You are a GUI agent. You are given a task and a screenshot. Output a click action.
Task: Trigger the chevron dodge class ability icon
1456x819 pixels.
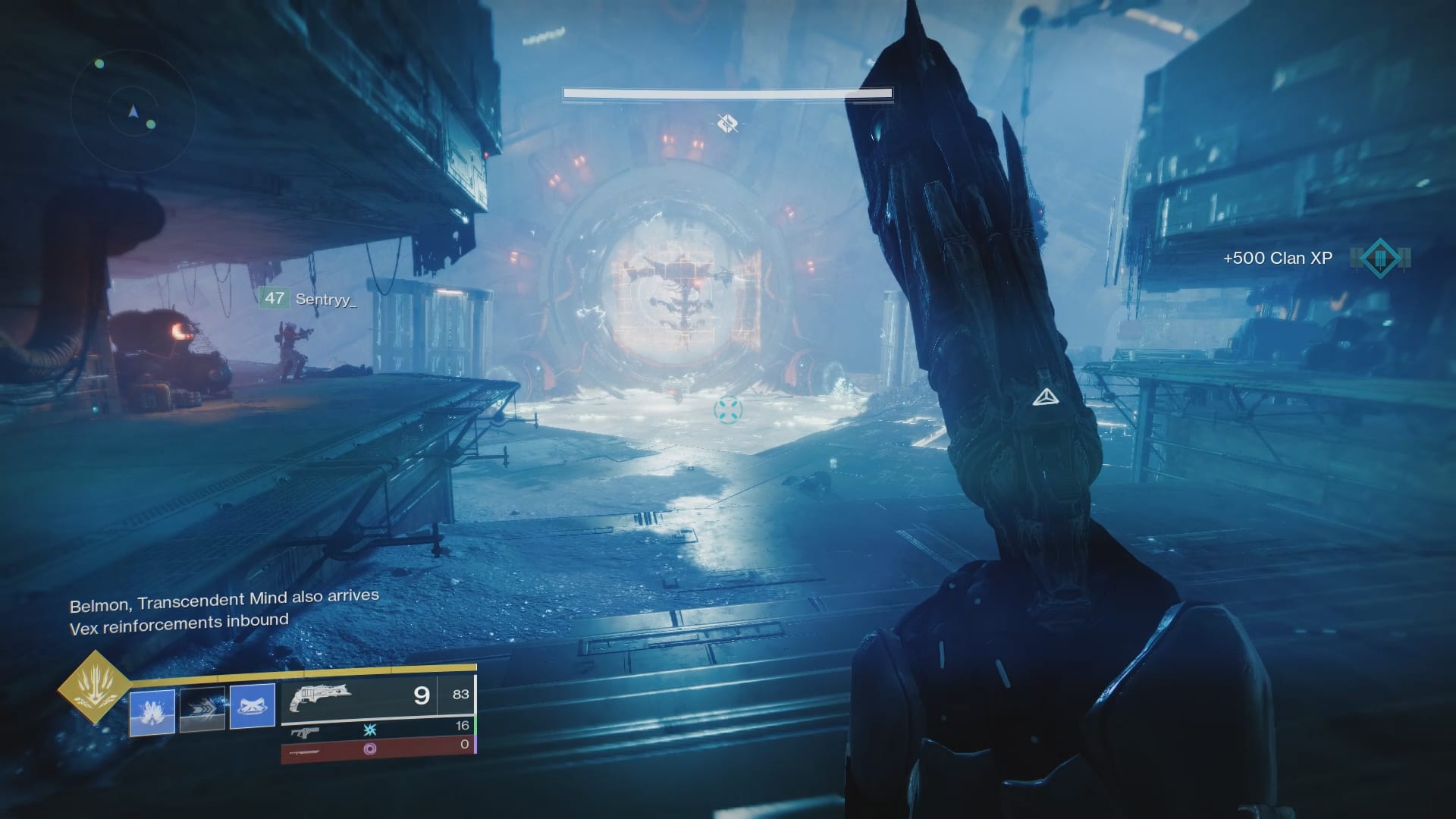[x=202, y=709]
